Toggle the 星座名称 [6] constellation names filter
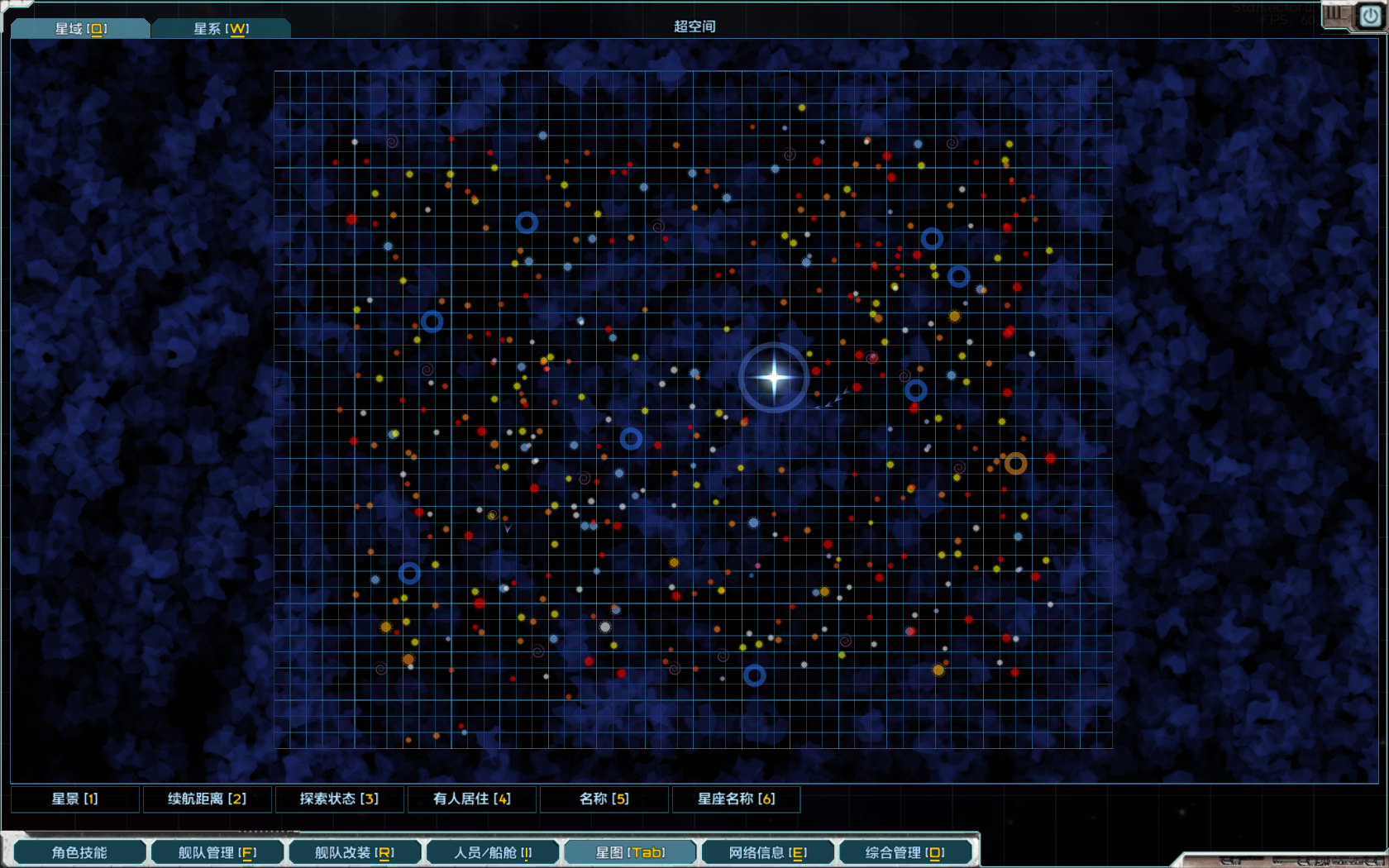 (735, 799)
